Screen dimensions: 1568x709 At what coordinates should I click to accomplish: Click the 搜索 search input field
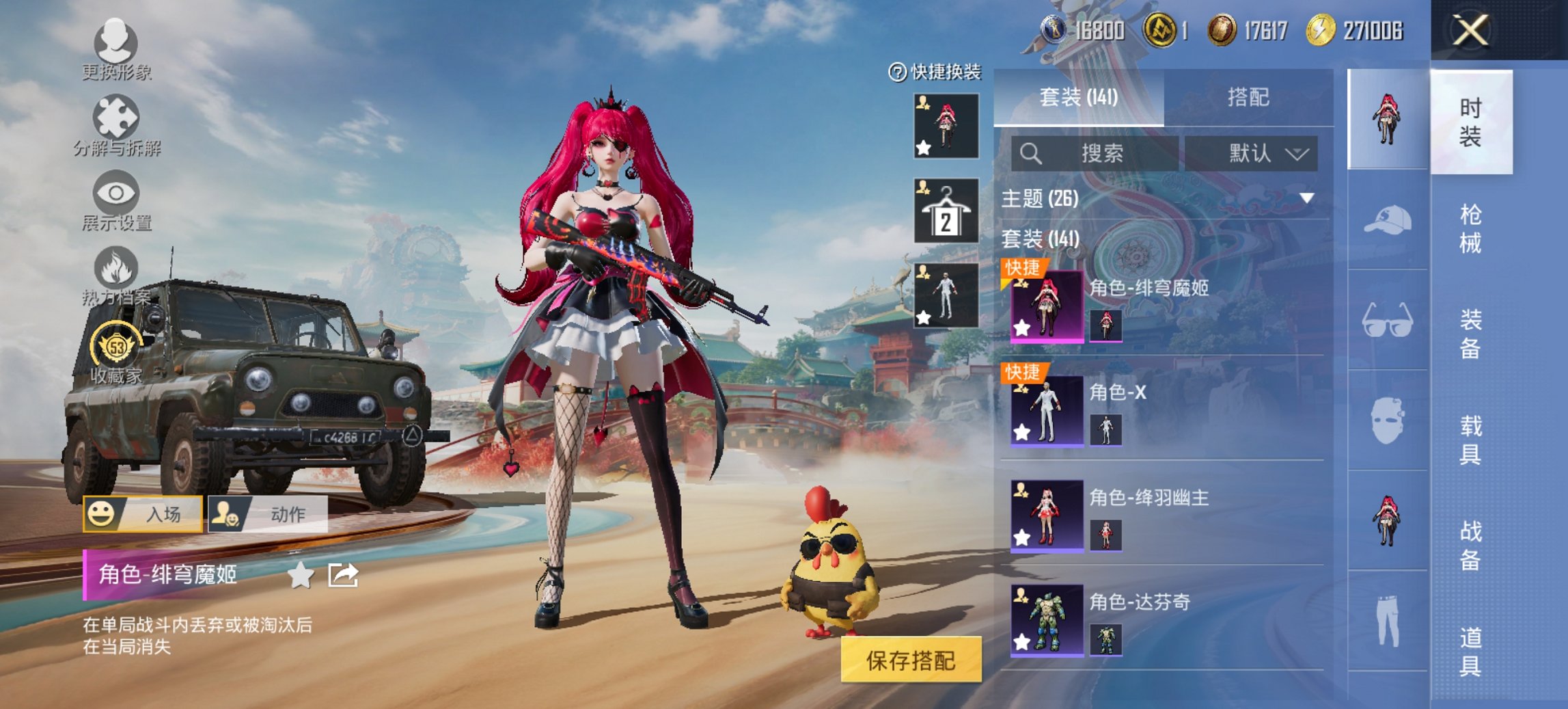pyautogui.click(x=1093, y=154)
